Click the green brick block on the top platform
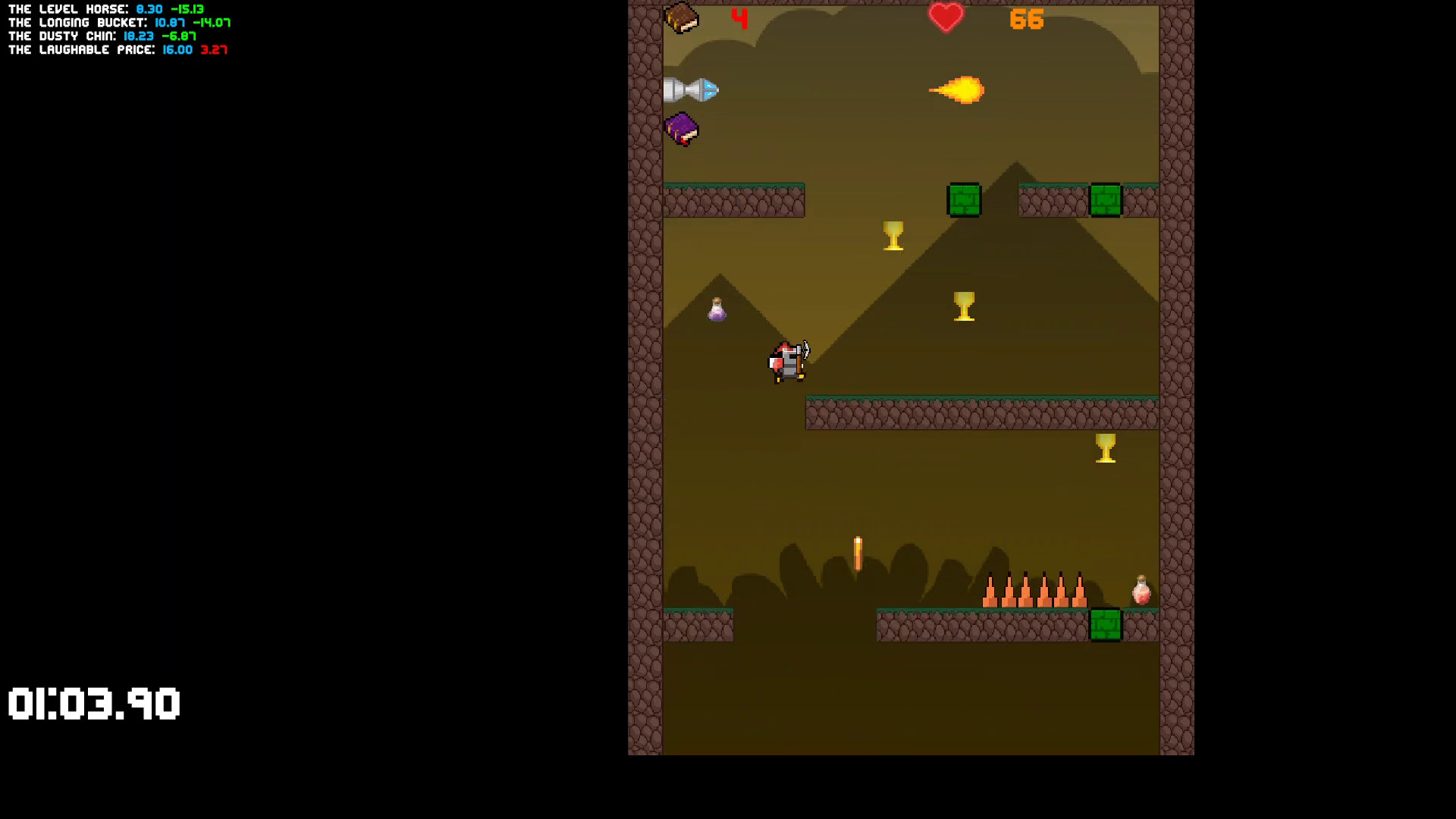The width and height of the screenshot is (1456, 819). [965, 199]
